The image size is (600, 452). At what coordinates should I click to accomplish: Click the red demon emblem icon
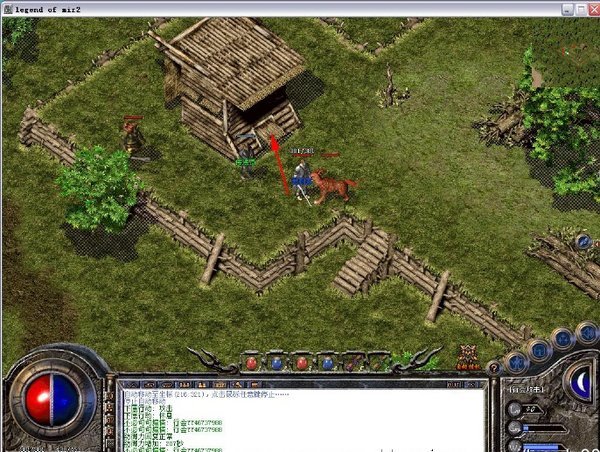(x=468, y=357)
